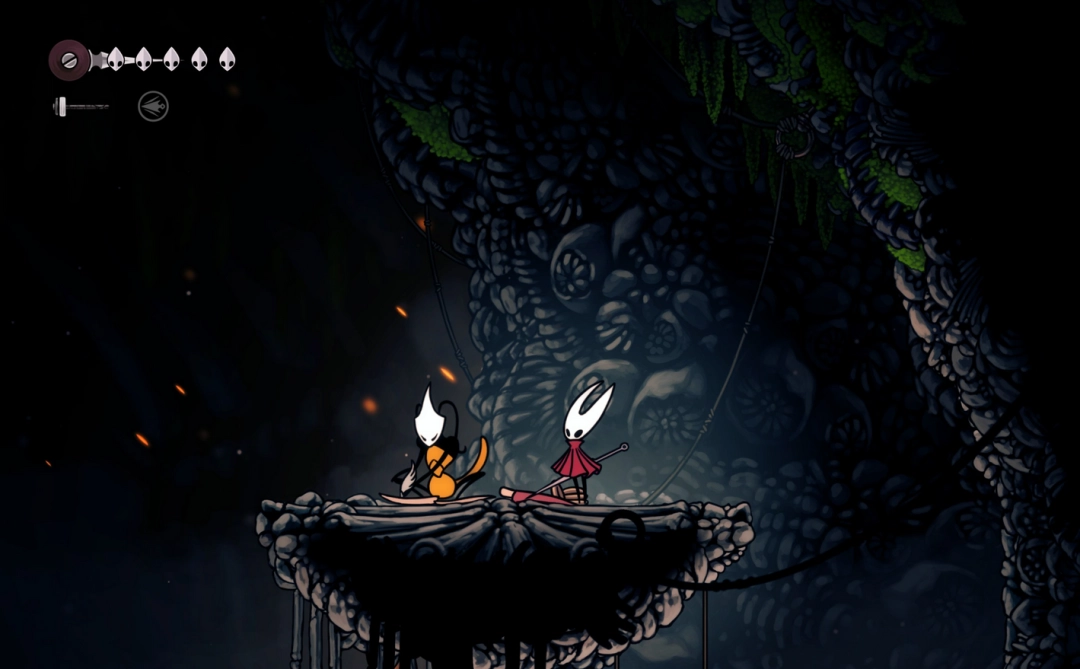Viewport: 1080px width, 669px height.
Task: Click the round silk spool emblem
Action: pyautogui.click(x=69, y=60)
